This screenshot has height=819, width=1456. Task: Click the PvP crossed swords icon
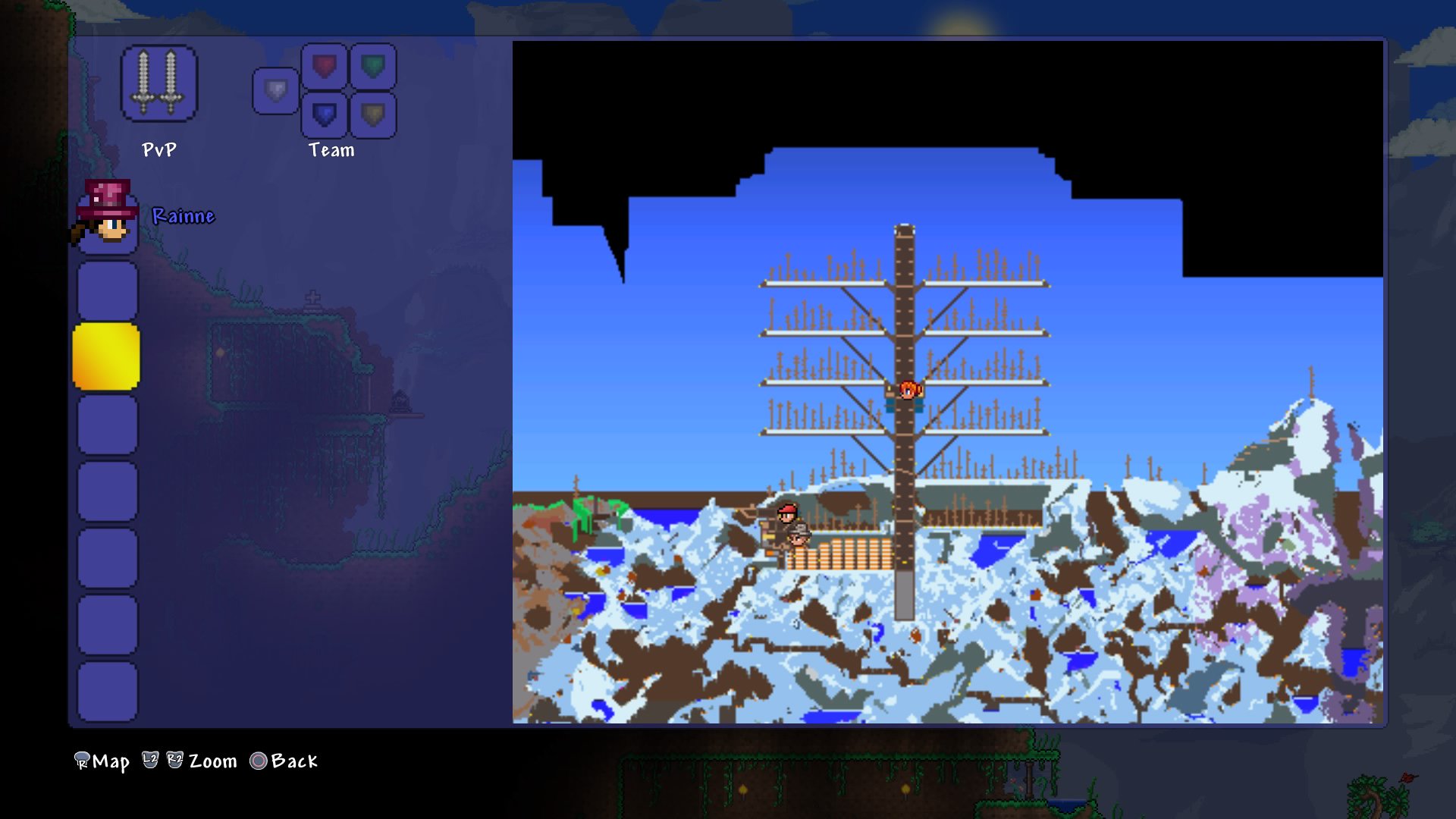tap(158, 82)
